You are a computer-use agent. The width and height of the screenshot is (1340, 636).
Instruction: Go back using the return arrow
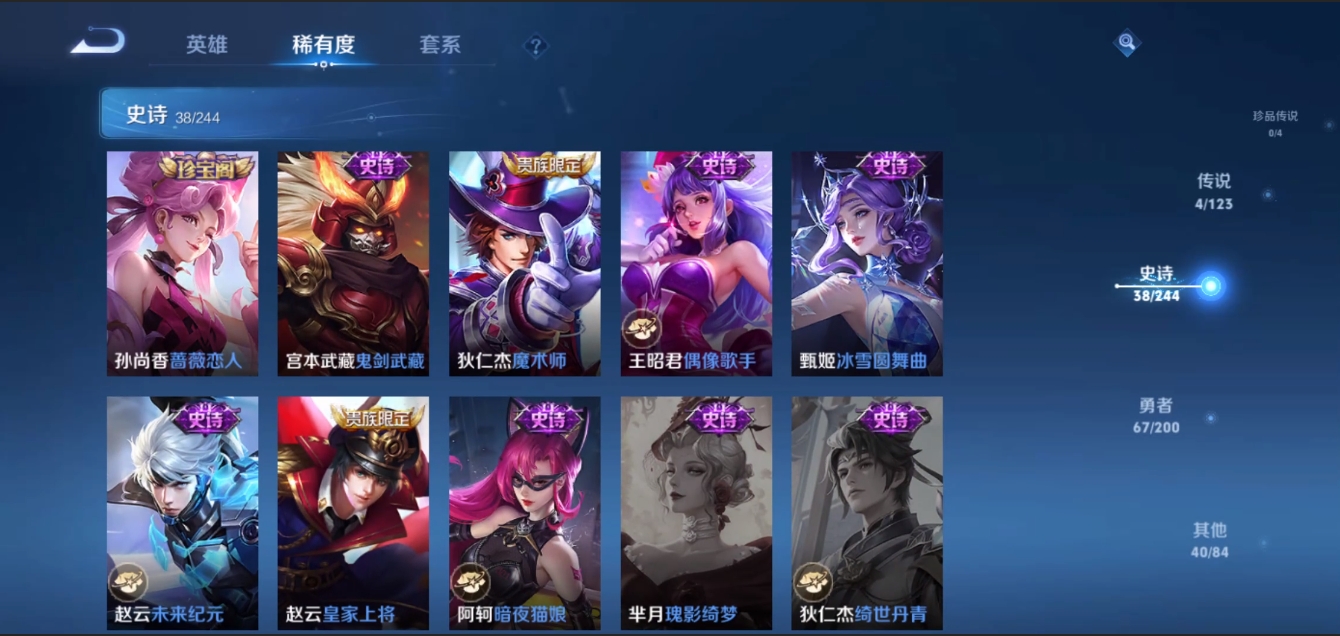(x=98, y=42)
